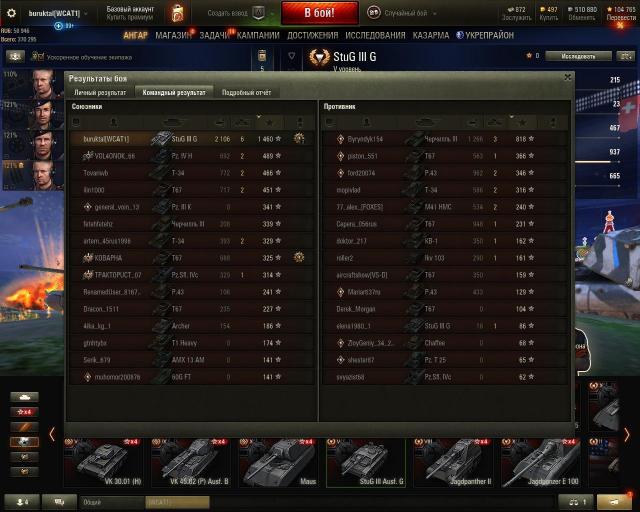Close the Результаты боя window
This screenshot has width=640, height=512.
click(x=568, y=76)
